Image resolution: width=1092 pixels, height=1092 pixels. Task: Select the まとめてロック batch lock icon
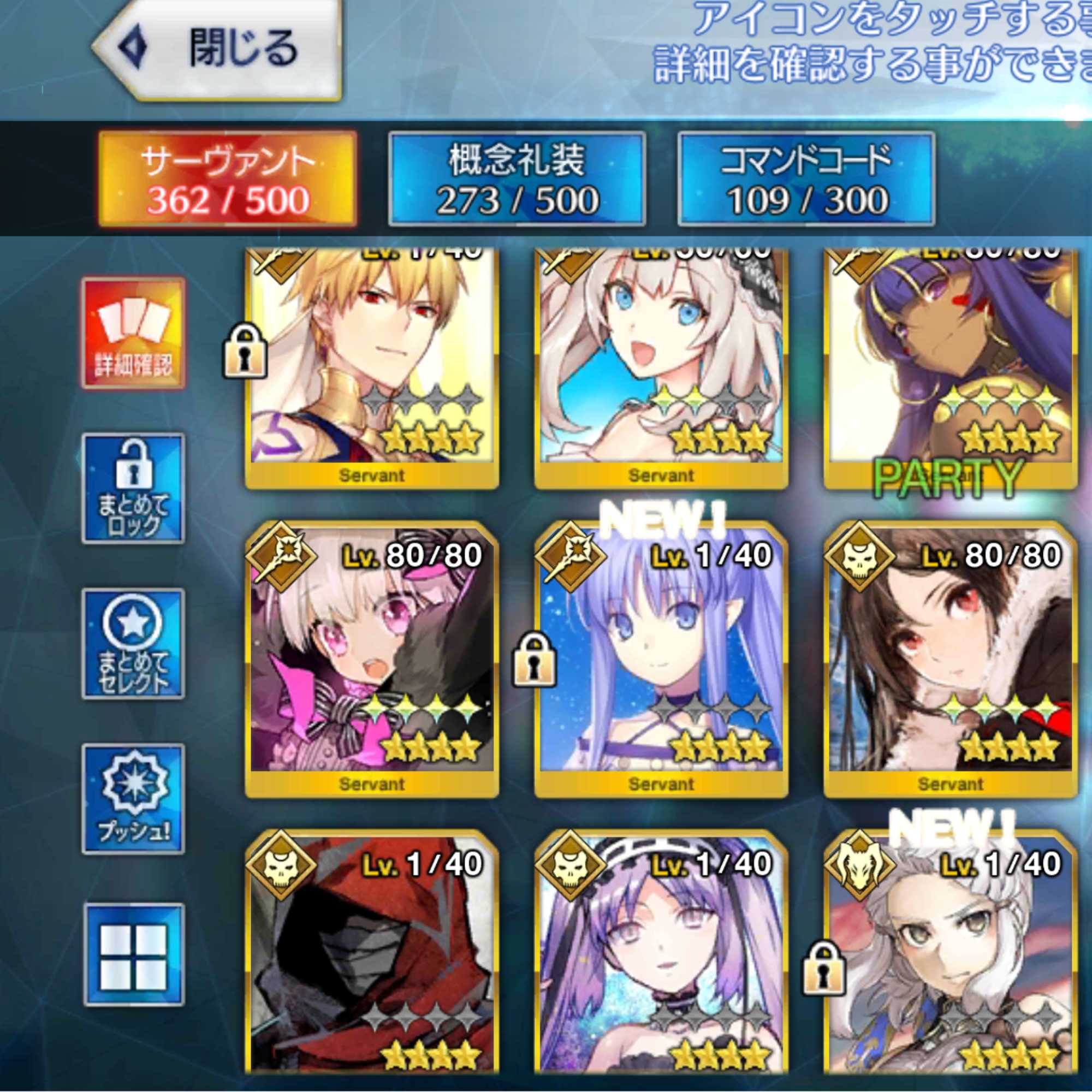[x=134, y=486]
